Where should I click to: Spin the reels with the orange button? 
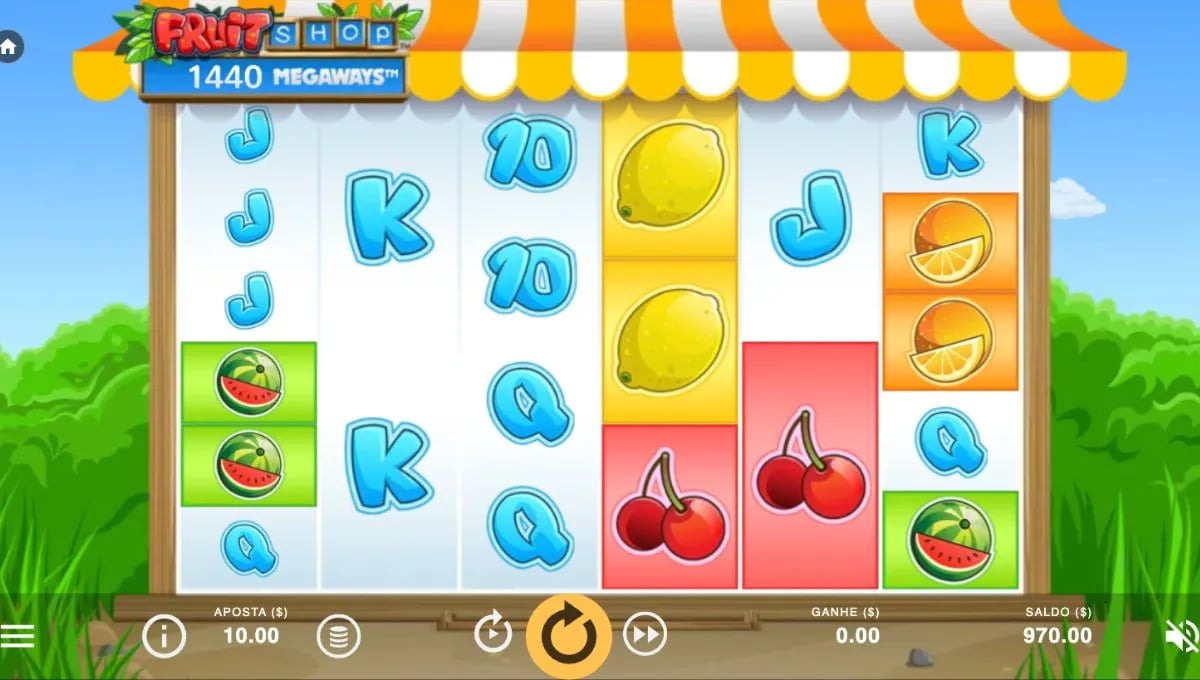coord(569,635)
